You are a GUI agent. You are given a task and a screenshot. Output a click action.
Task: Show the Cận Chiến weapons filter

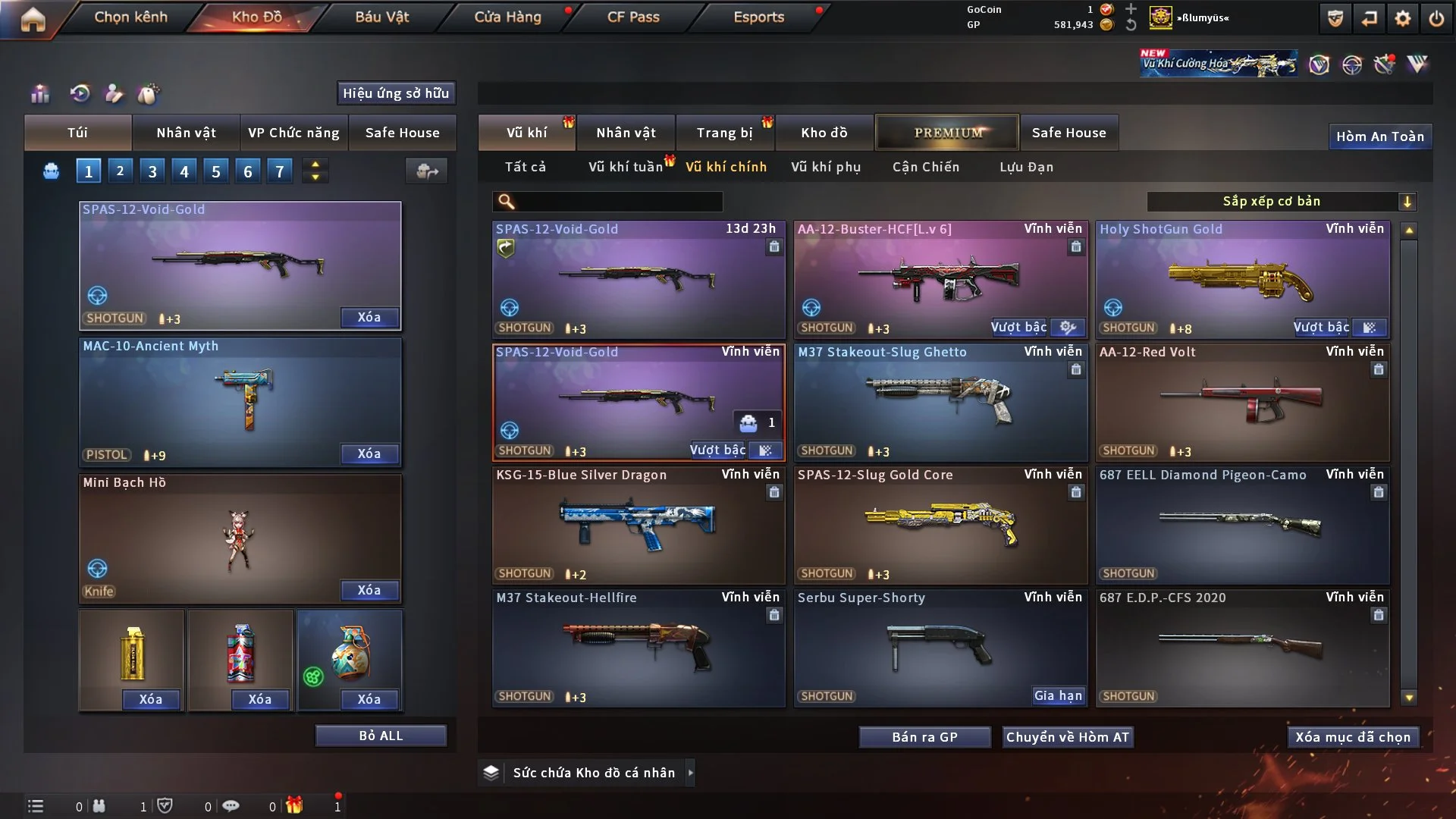(926, 167)
